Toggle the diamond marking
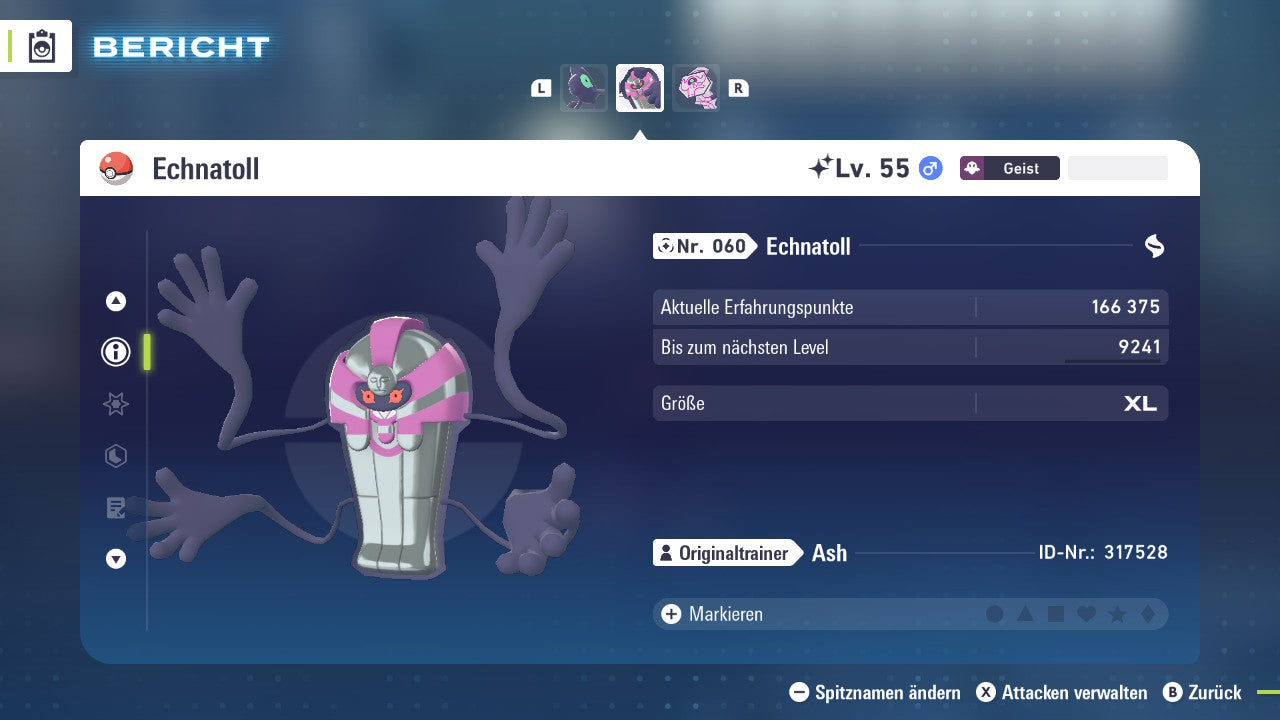The width and height of the screenshot is (1280, 720). [1147, 614]
